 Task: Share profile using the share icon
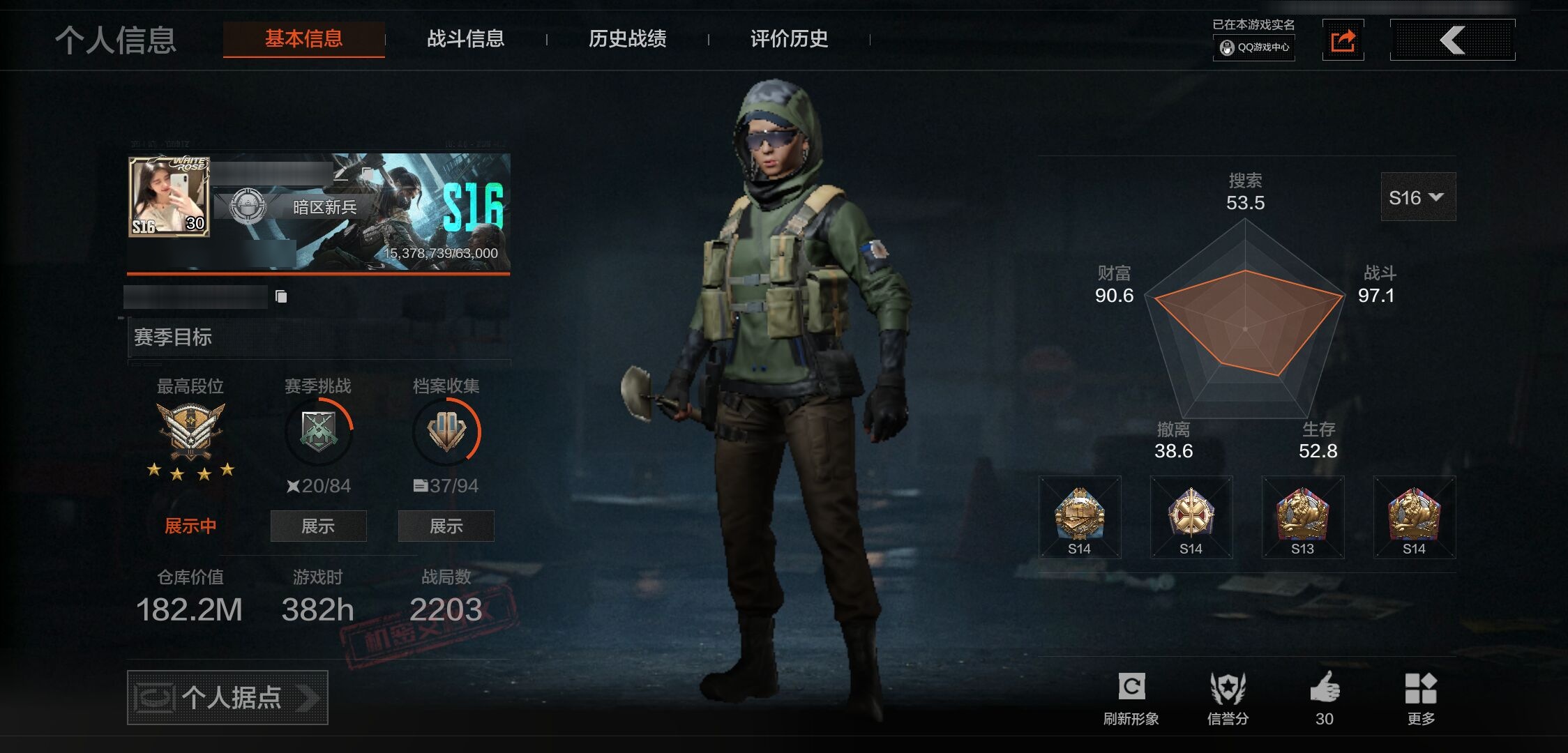(1343, 40)
